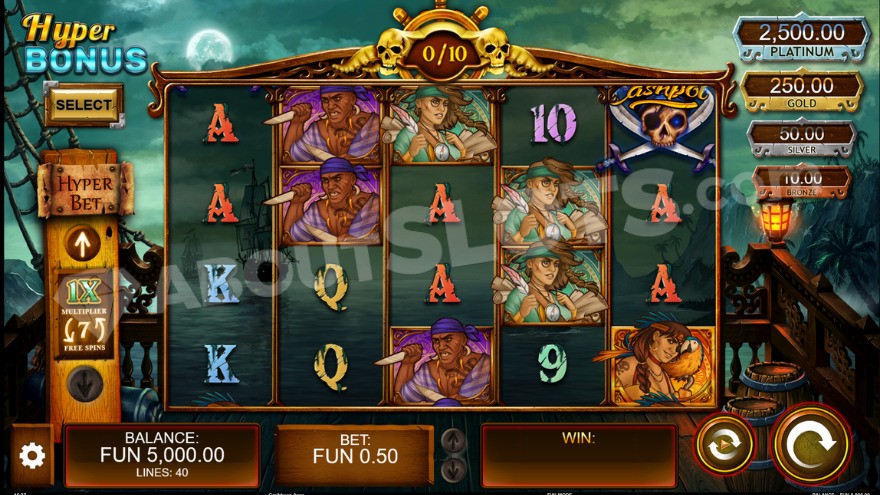Screen dimensions: 880x495
Task: Open the settings gear menu
Action: (32, 456)
